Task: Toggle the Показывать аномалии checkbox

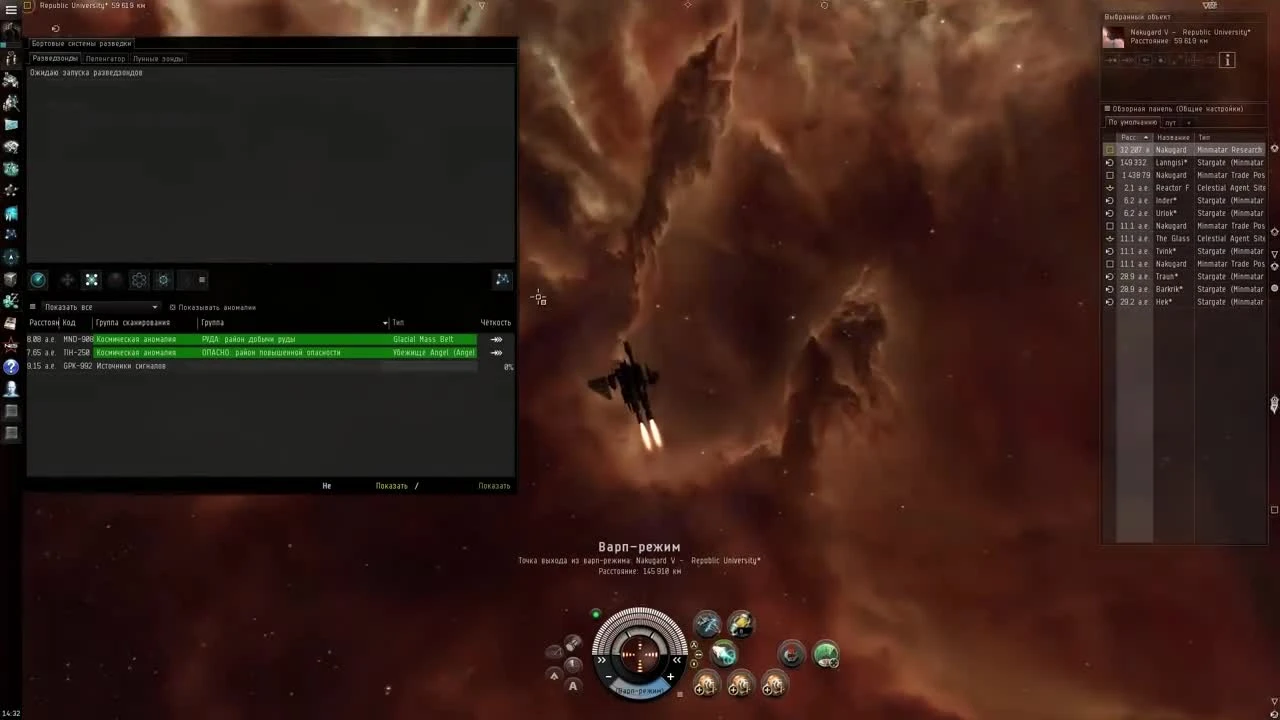Action: coord(174,307)
